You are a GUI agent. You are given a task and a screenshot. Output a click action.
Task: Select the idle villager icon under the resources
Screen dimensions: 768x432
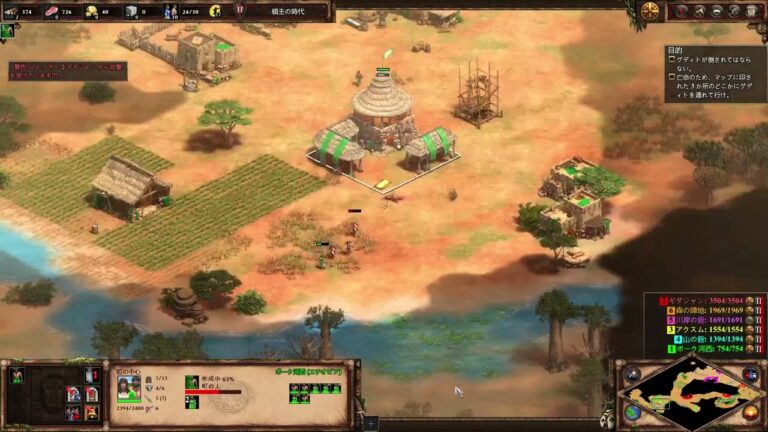pos(8,31)
